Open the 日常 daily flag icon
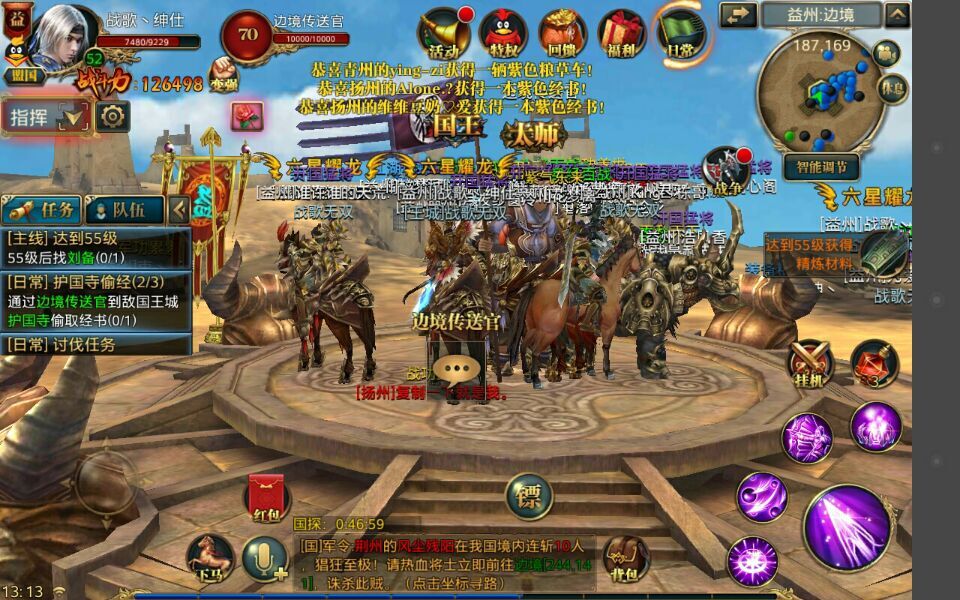Screen dimensions: 960x600 coord(682,32)
